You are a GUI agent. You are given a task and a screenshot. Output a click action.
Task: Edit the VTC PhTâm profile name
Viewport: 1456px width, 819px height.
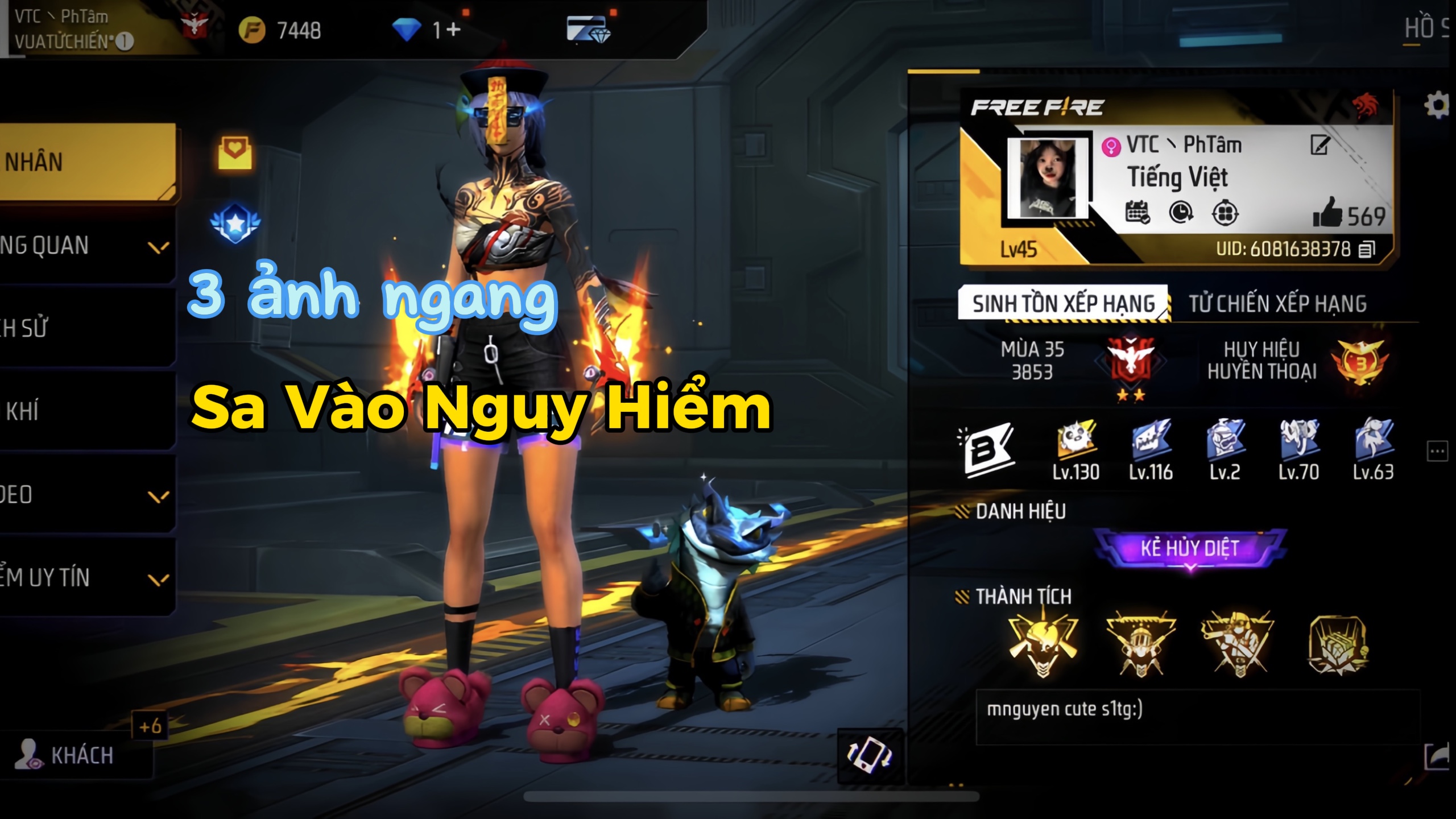click(x=1319, y=145)
